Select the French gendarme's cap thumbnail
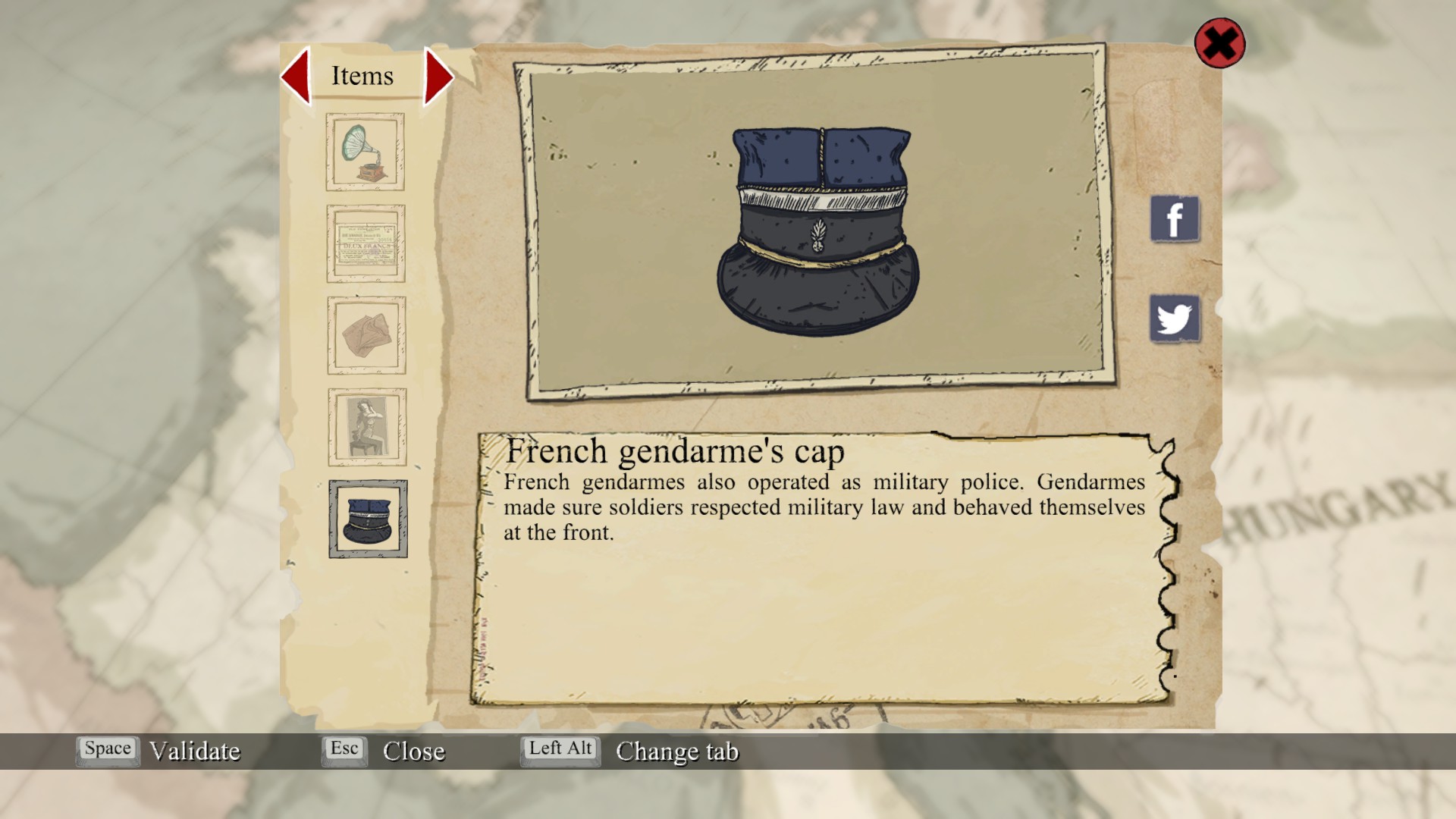The height and width of the screenshot is (819, 1456). [x=368, y=519]
